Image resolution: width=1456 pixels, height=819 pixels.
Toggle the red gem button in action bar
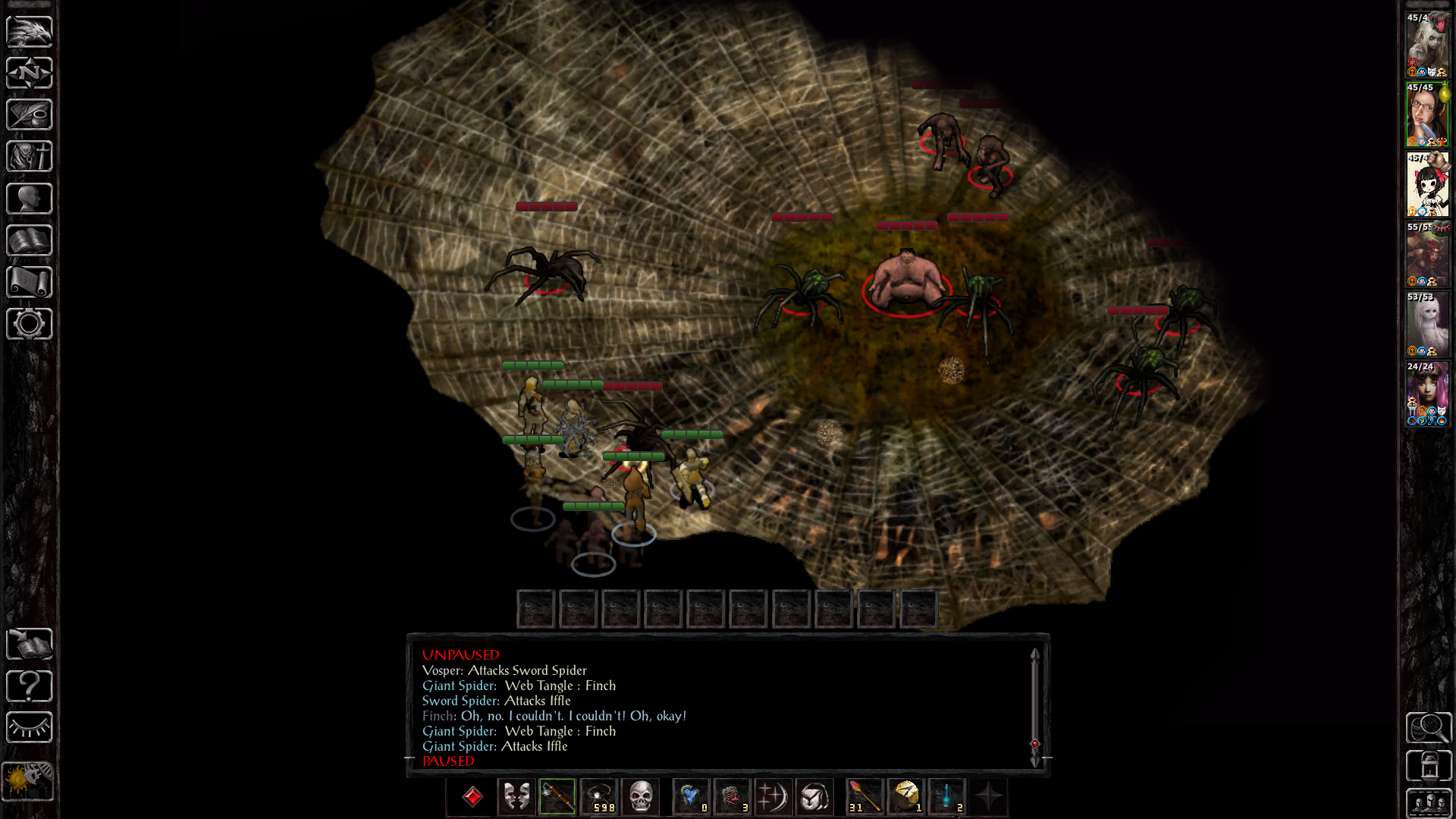tap(472, 797)
